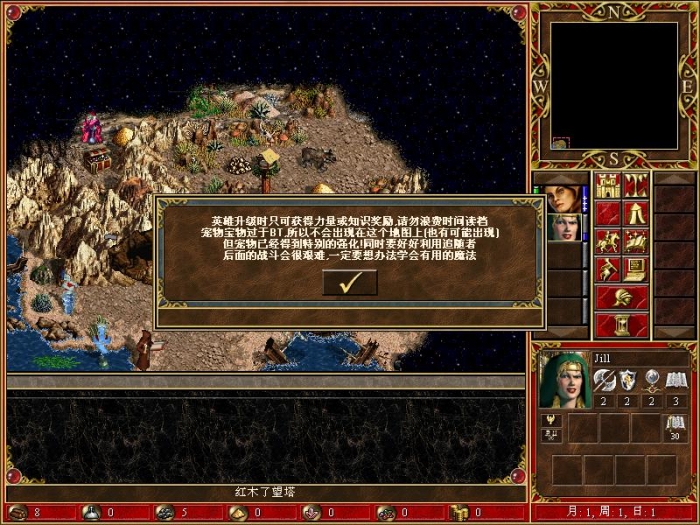
Task: Click the sleep hero tent button
Action: (636, 214)
